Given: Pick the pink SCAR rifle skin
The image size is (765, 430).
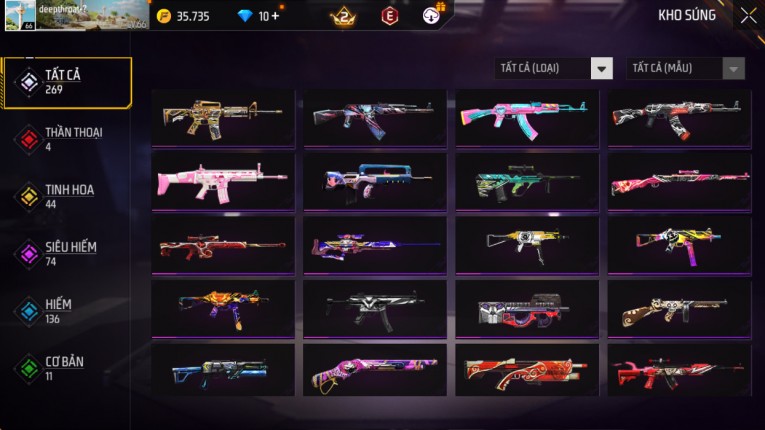Looking at the screenshot, I should point(223,180).
